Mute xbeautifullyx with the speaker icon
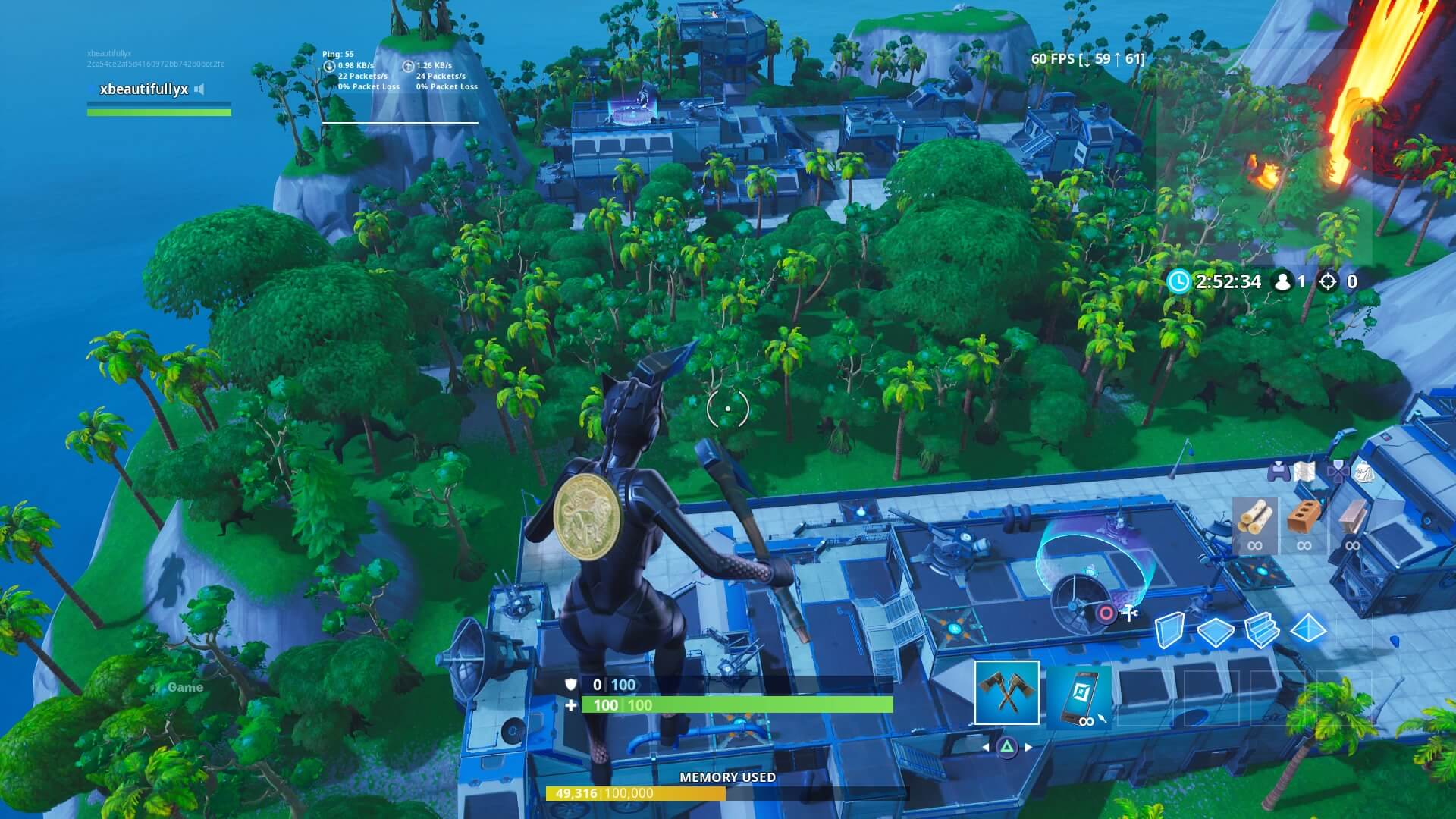This screenshot has width=1456, height=819. coord(200,88)
